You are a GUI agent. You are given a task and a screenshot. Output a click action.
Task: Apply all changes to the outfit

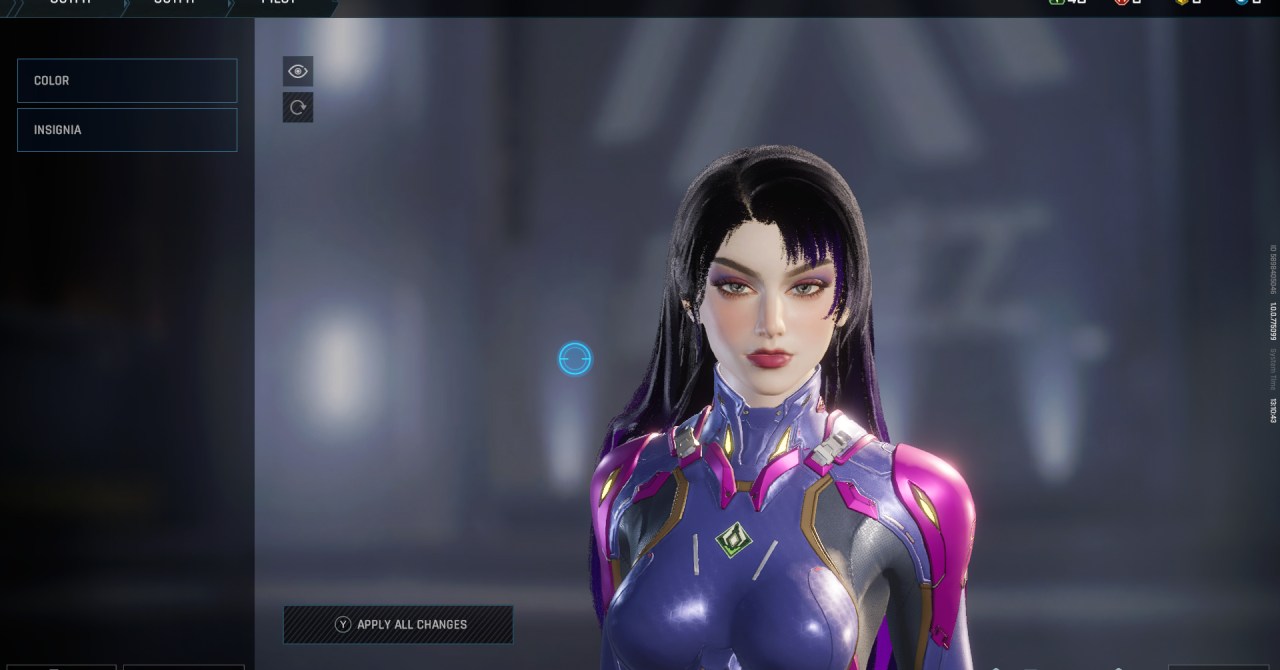coord(398,624)
